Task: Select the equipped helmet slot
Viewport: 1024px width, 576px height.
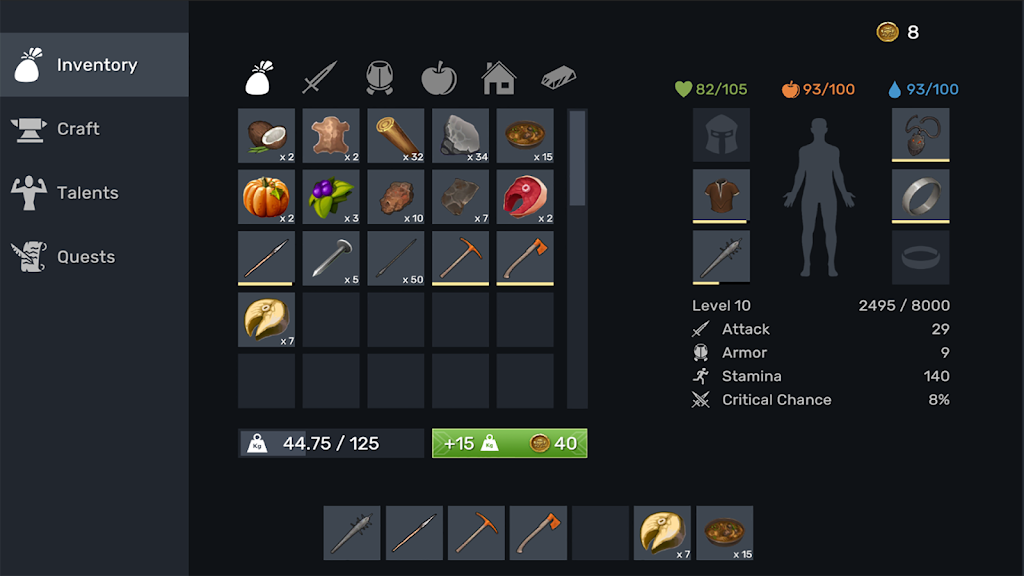Action: pos(721,135)
